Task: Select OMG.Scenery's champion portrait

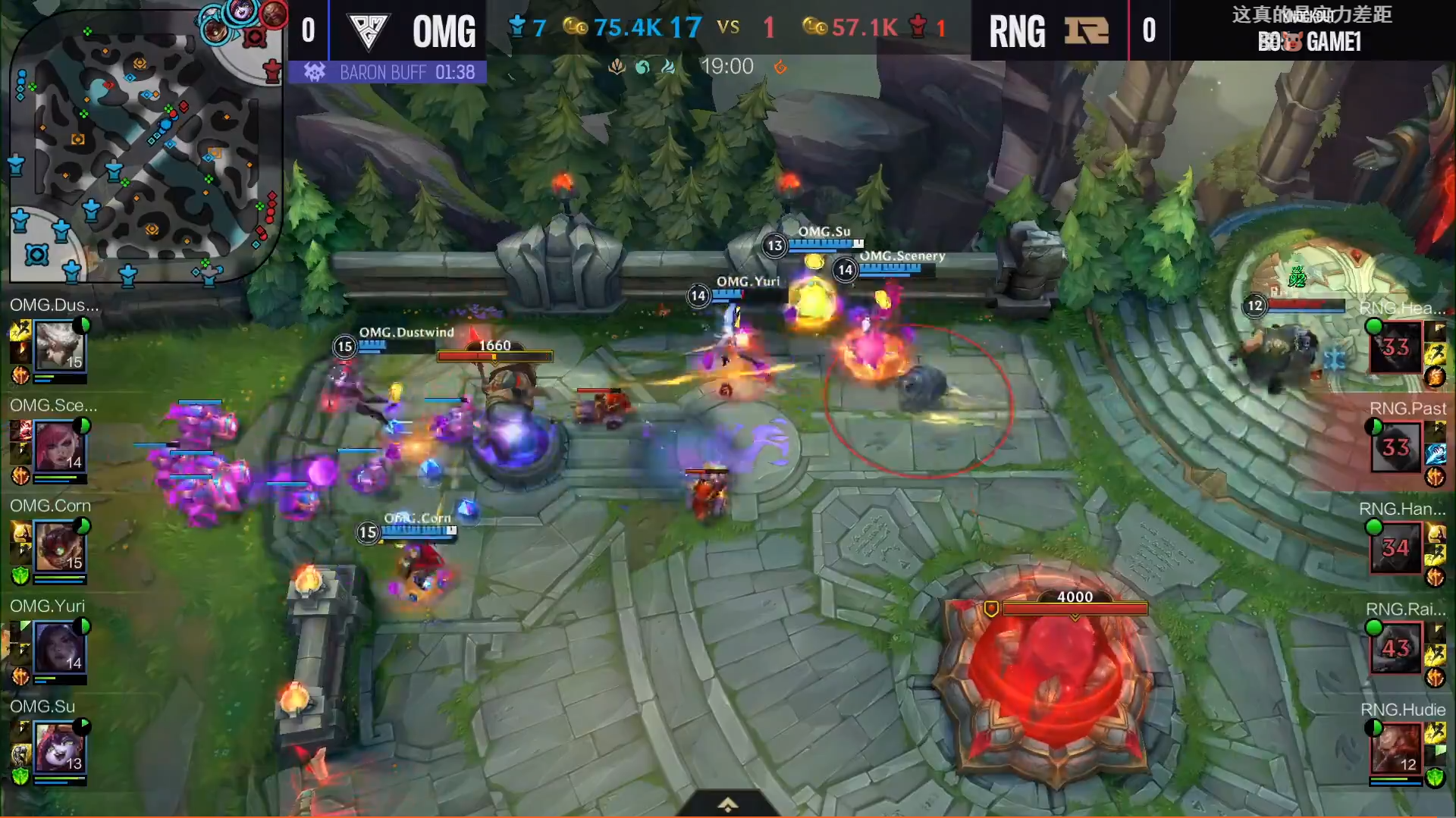Action: point(59,447)
